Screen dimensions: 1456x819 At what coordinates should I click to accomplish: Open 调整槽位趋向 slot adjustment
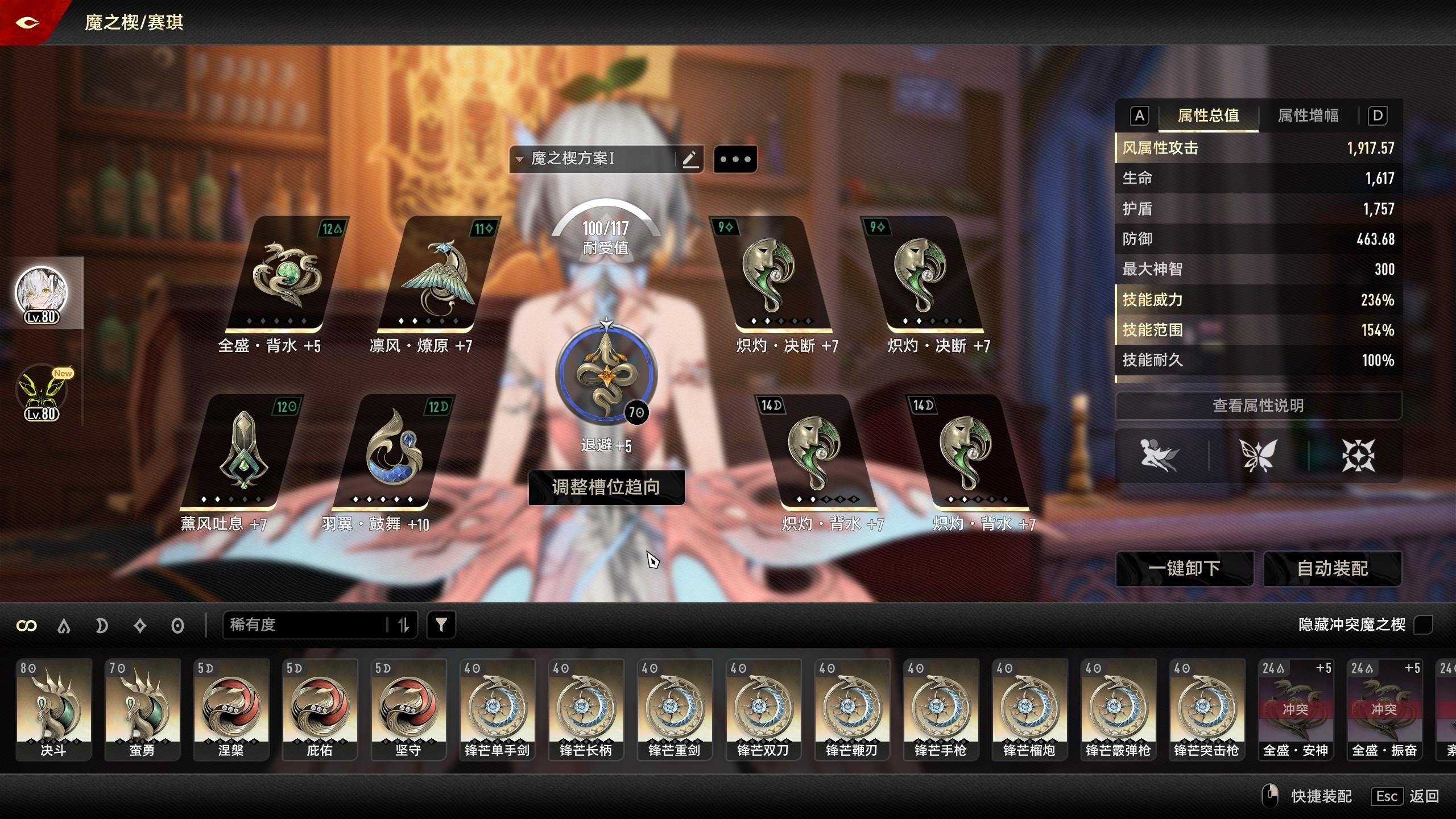click(606, 487)
